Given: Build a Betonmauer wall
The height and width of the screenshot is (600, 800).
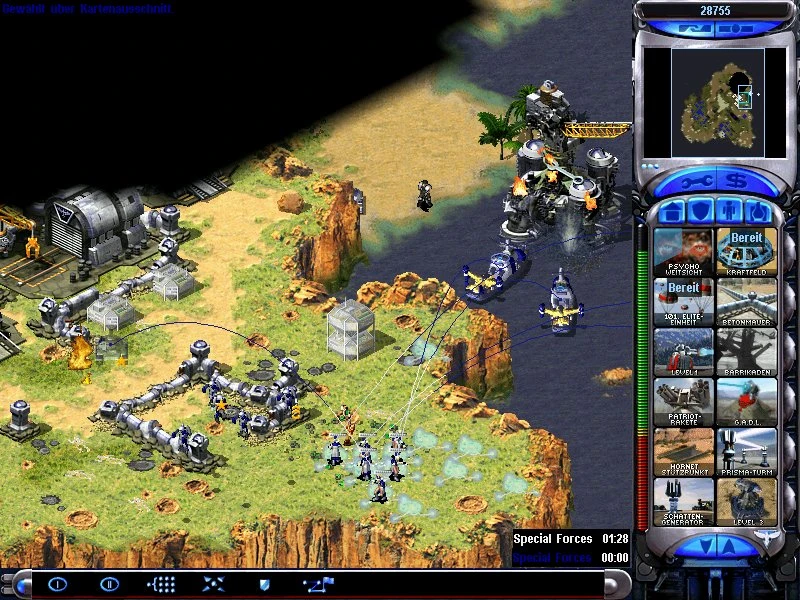Looking at the screenshot, I should pos(746,302).
